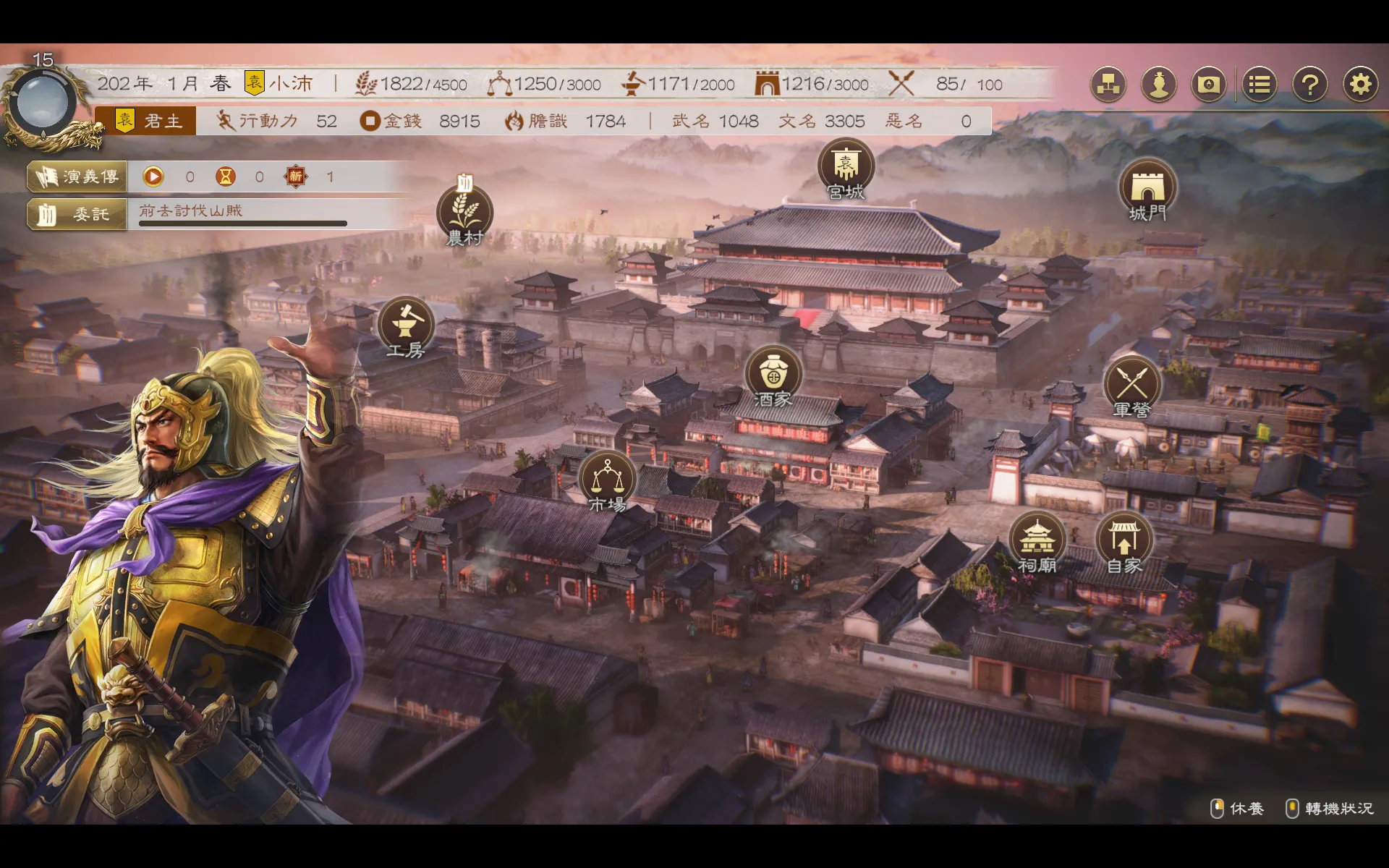Click the flag emblem icon beside the list

coord(1208,84)
